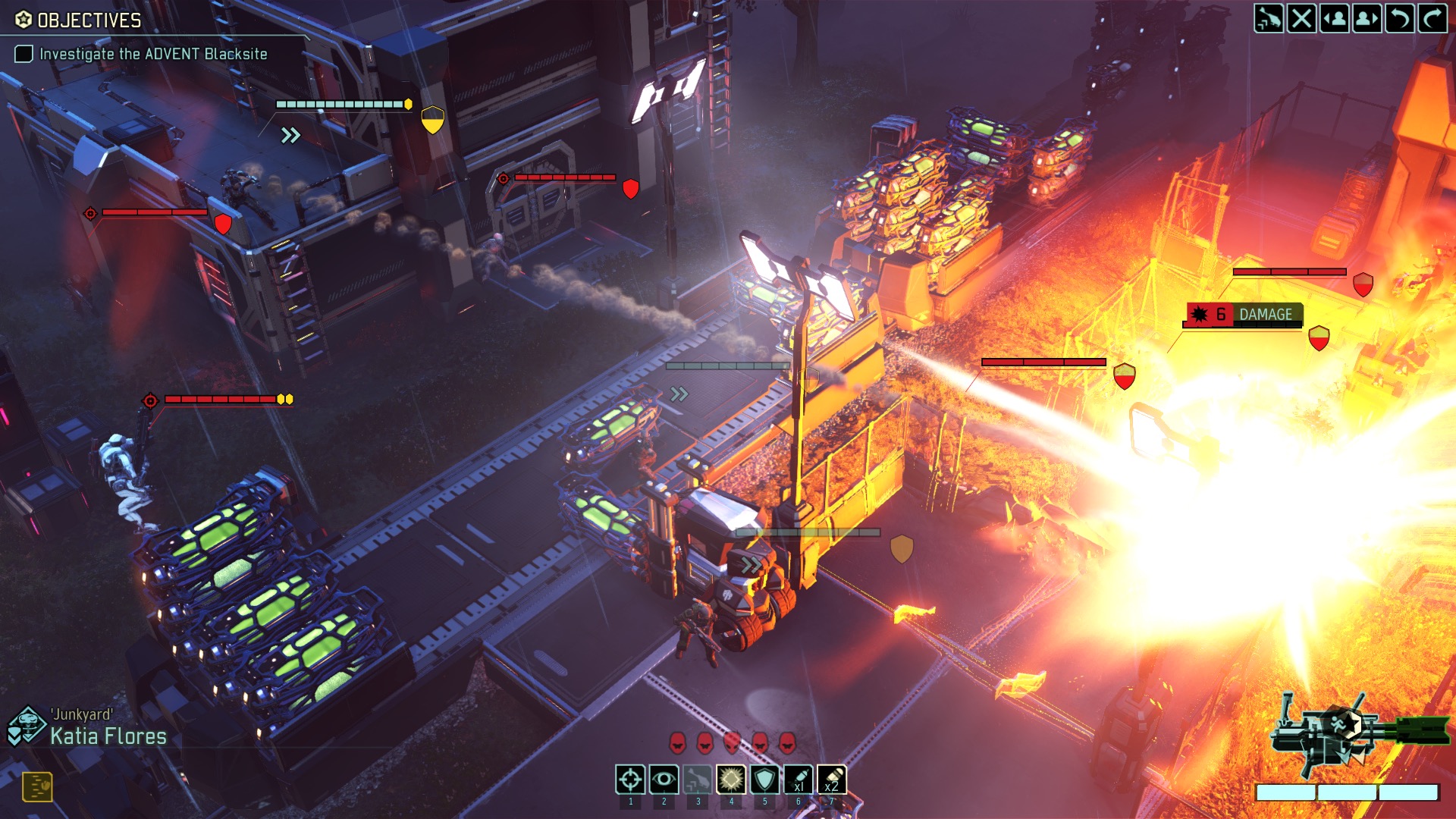Toggle the Investigate the ADVENT Blacksite objective checkbox

pyautogui.click(x=24, y=54)
